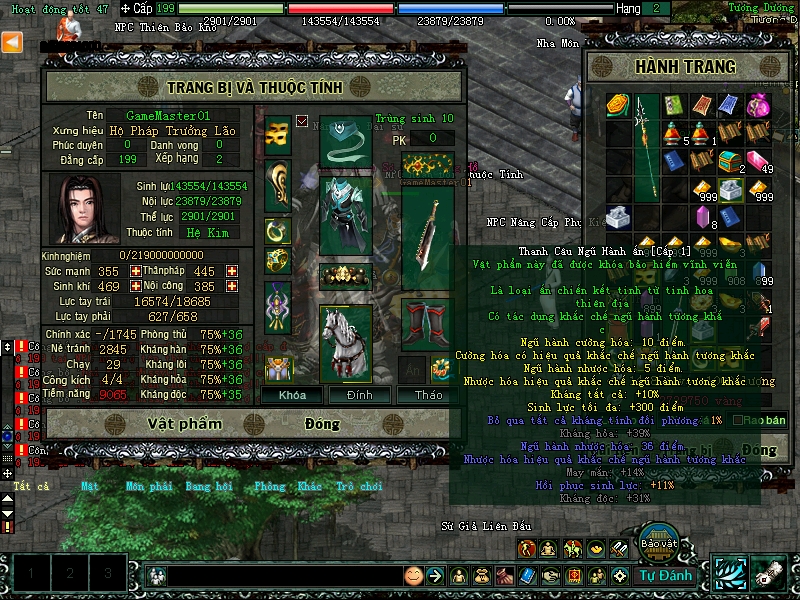Toggle the checkbox beside the mask slot

pyautogui.click(x=302, y=121)
